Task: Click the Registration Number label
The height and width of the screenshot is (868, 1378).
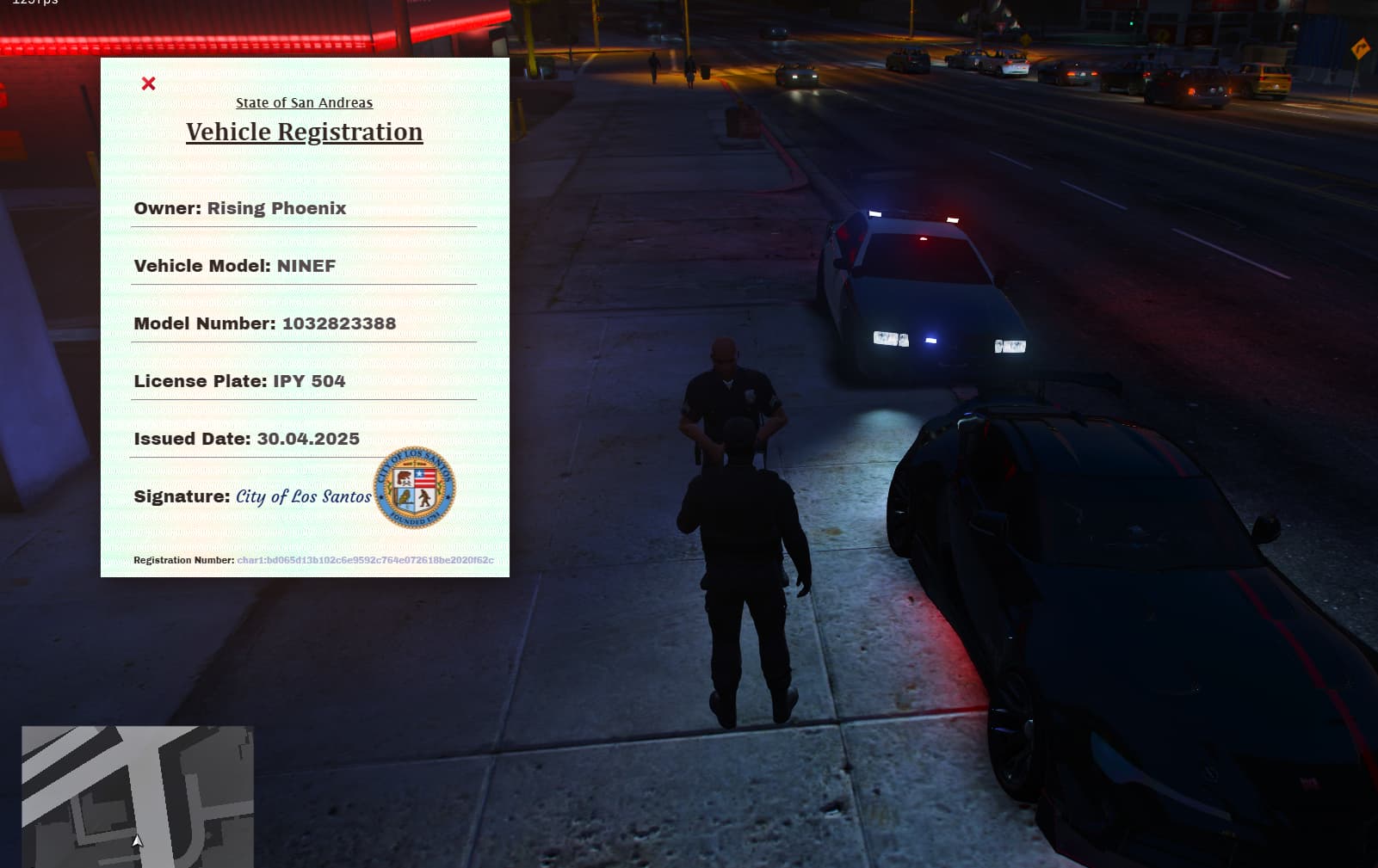Action: point(184,560)
